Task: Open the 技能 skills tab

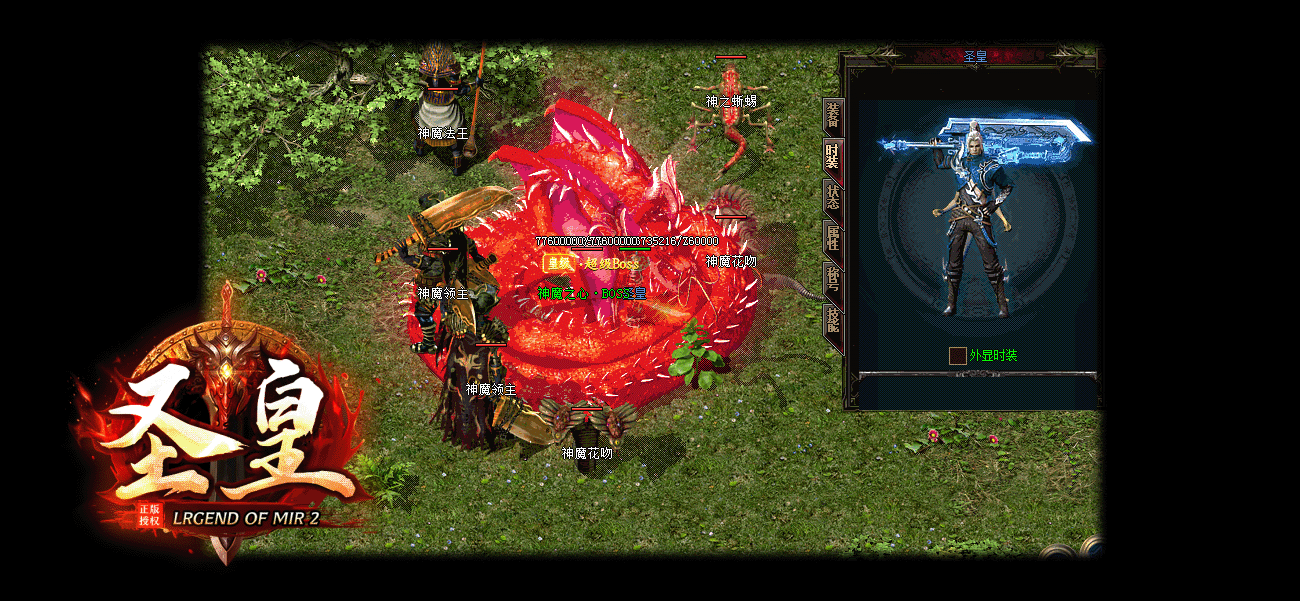Action: pos(832,320)
